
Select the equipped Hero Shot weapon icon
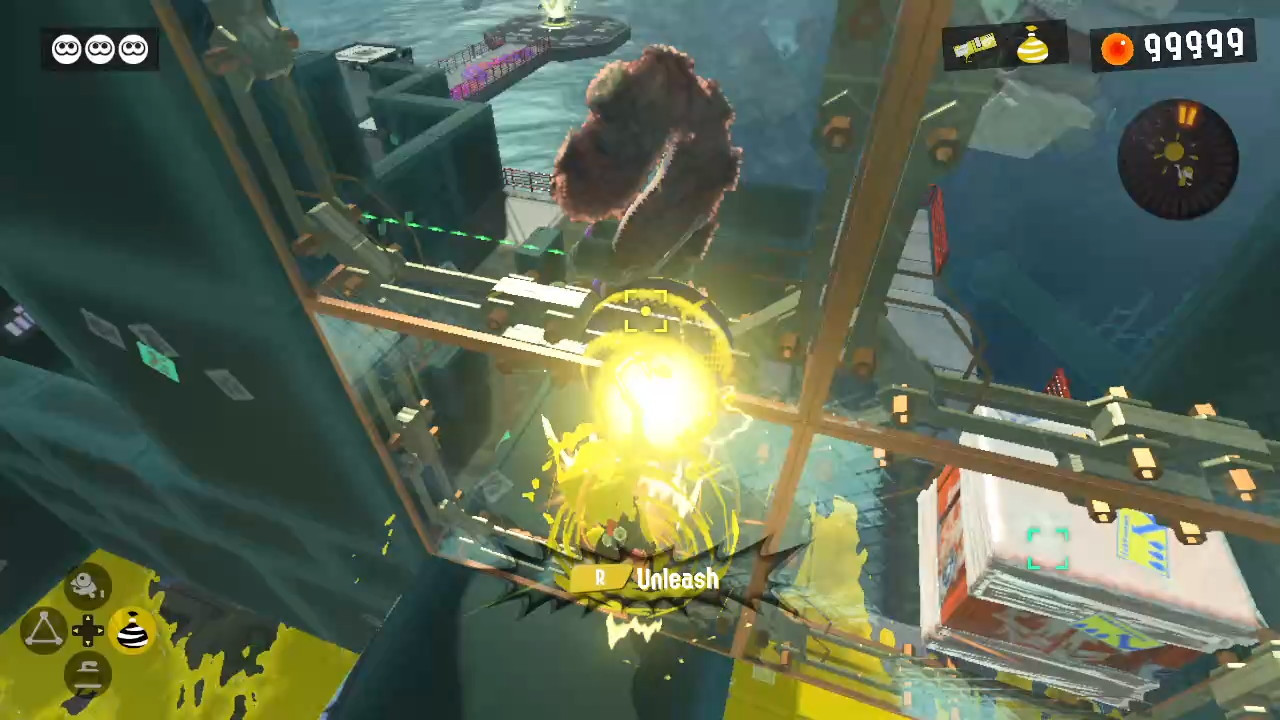click(x=975, y=48)
